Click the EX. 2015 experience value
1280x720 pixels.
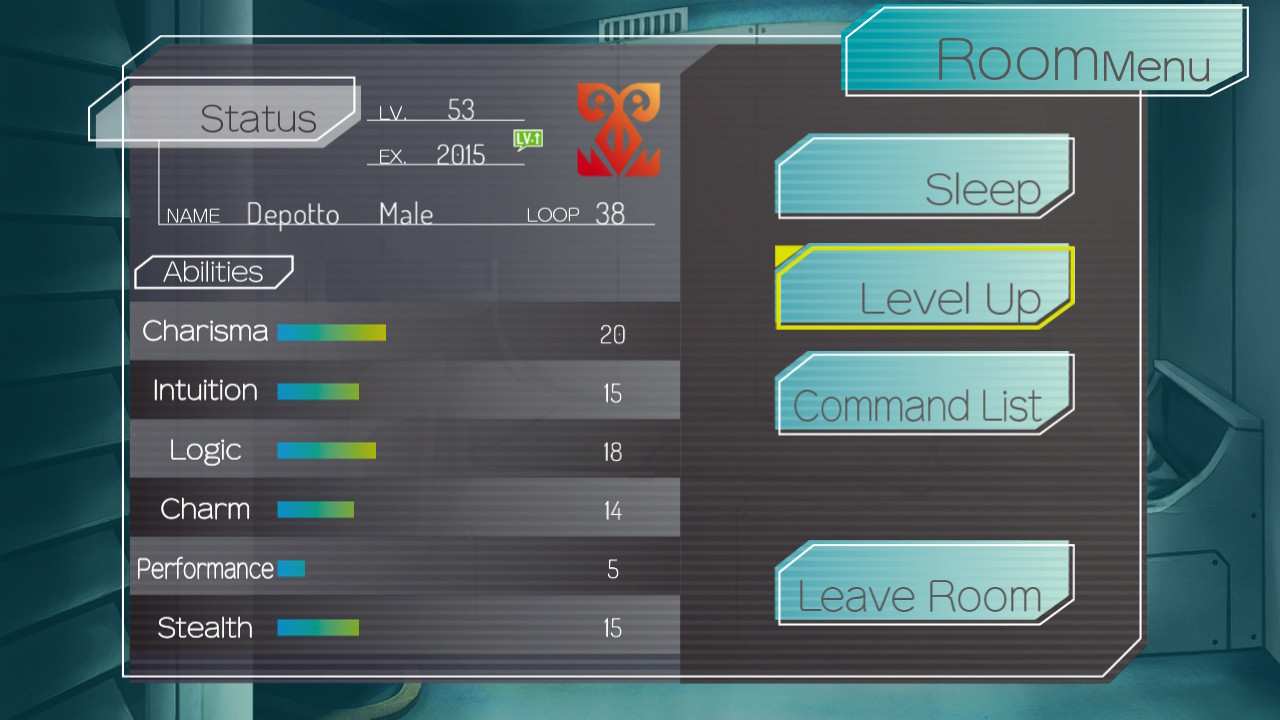pos(454,153)
